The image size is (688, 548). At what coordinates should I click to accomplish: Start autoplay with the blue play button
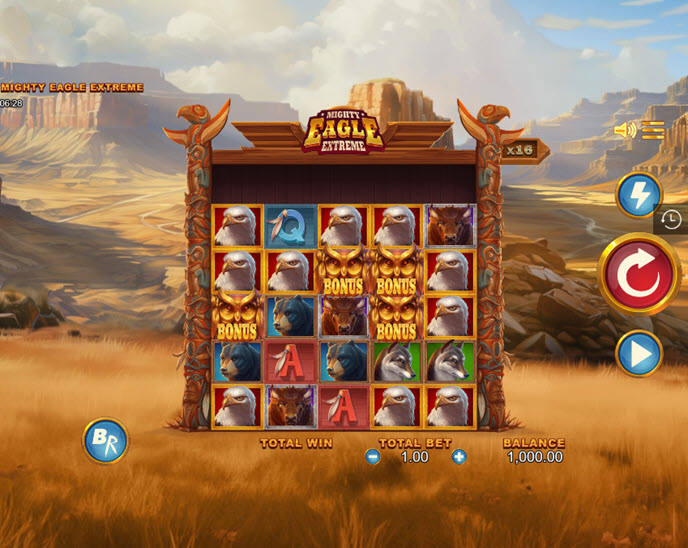click(x=638, y=353)
